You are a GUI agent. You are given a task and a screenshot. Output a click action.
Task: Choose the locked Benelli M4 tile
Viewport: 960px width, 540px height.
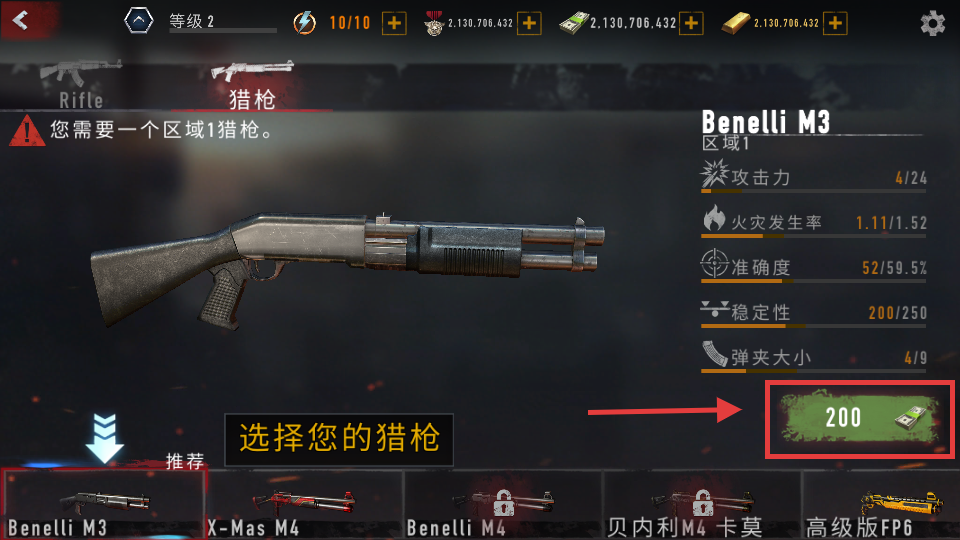(x=503, y=505)
